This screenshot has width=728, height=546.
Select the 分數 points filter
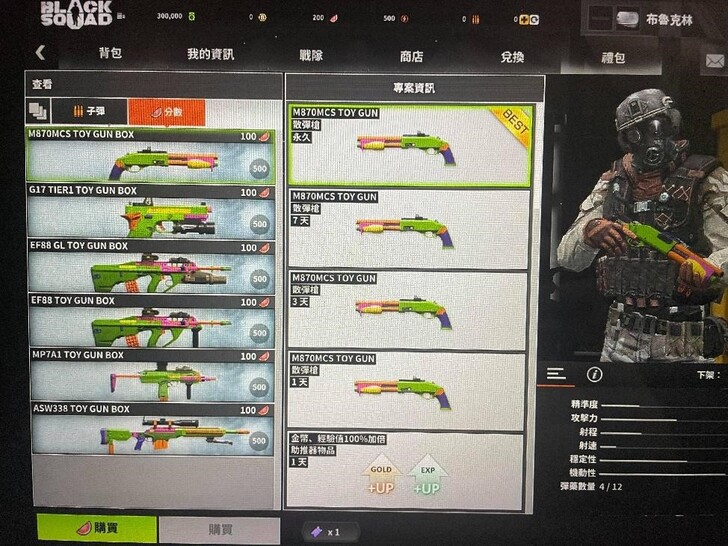(x=166, y=112)
